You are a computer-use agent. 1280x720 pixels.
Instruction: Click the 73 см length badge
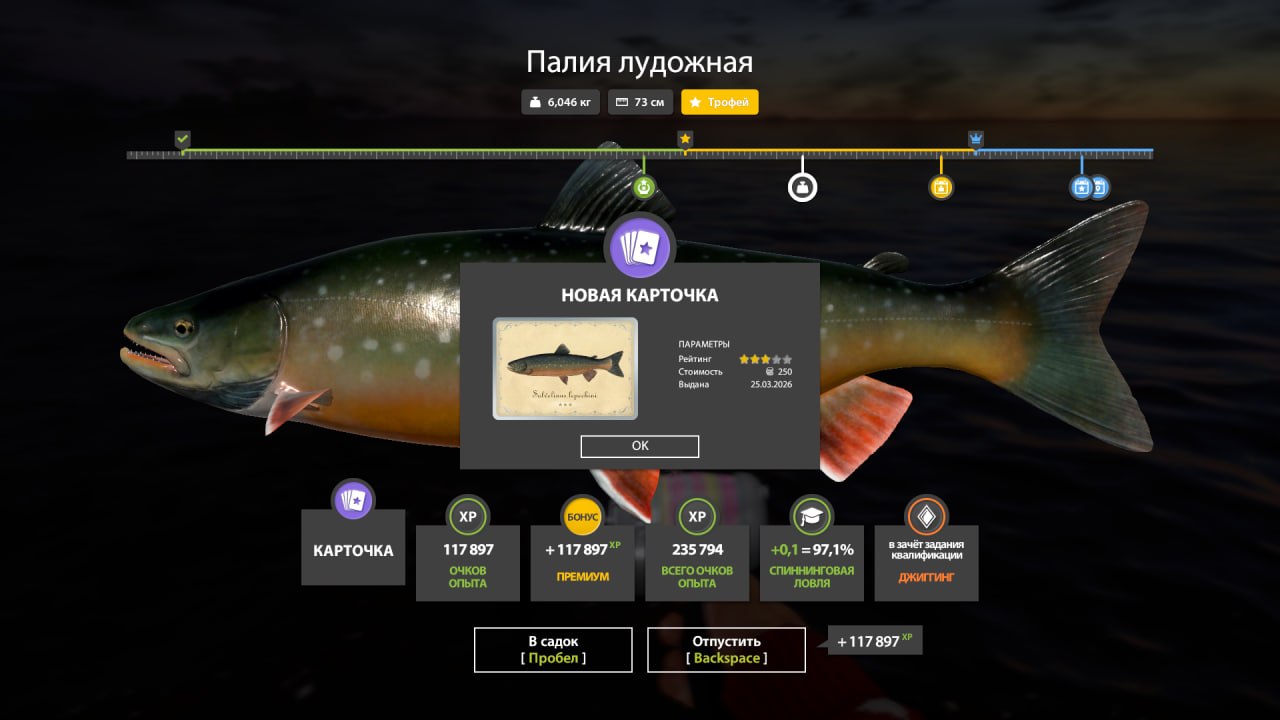tap(640, 102)
